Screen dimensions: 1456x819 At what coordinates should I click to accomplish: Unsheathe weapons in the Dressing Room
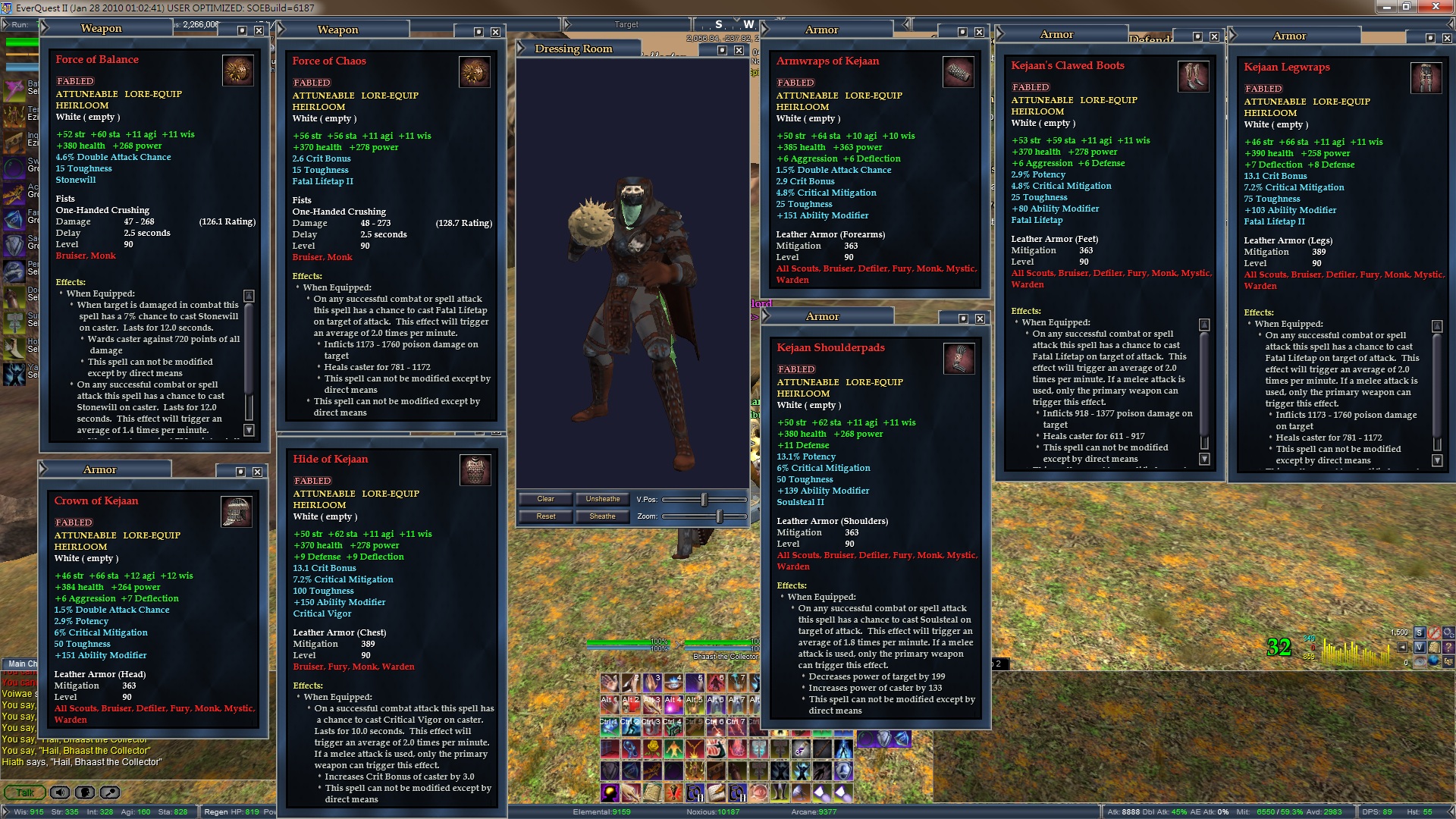click(603, 499)
